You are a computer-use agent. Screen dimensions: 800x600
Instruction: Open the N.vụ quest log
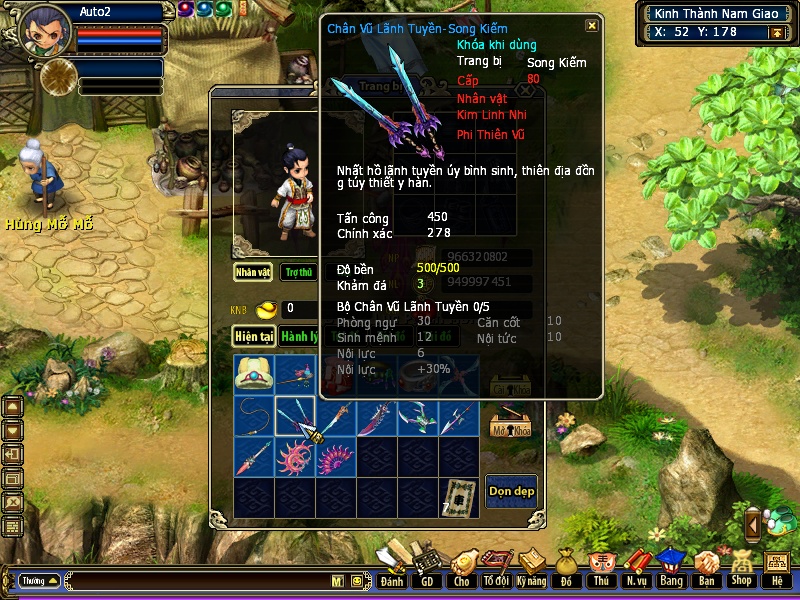(x=636, y=568)
